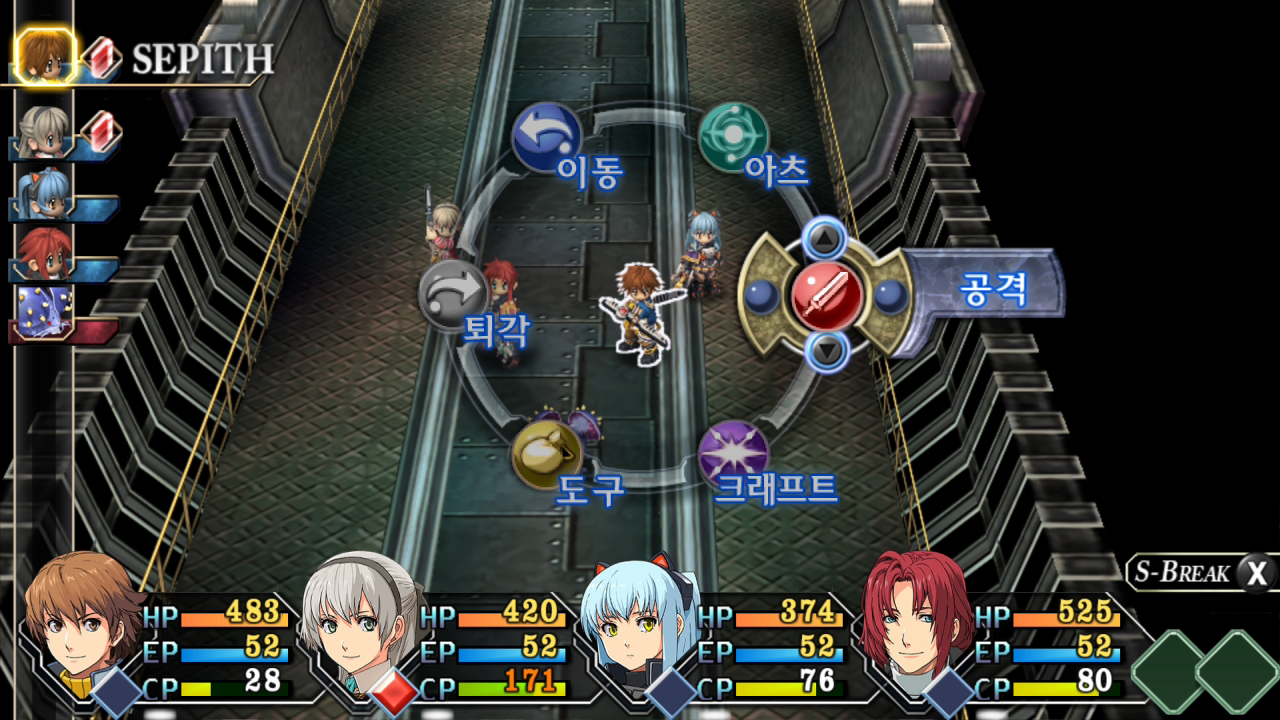Select the 이동 (Move) command

[547, 137]
